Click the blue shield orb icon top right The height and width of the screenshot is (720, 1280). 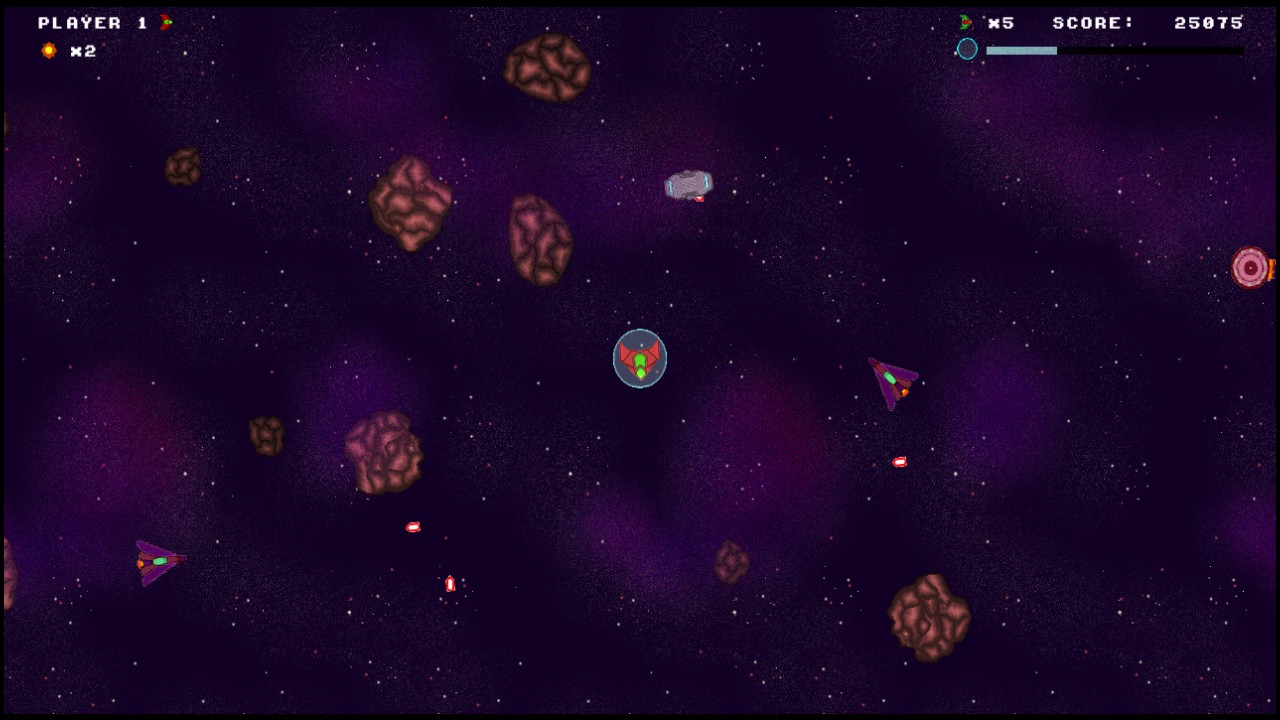[x=967, y=48]
